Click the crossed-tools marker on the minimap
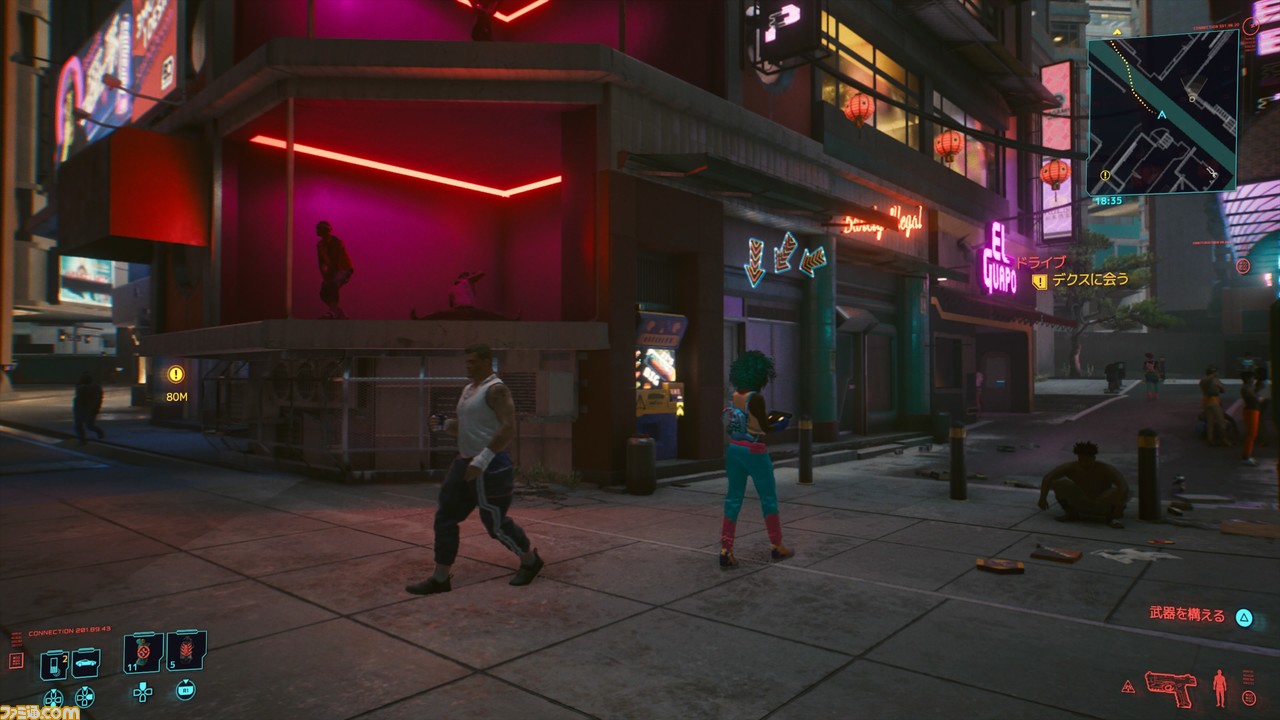The width and height of the screenshot is (1280, 720). tap(1212, 170)
